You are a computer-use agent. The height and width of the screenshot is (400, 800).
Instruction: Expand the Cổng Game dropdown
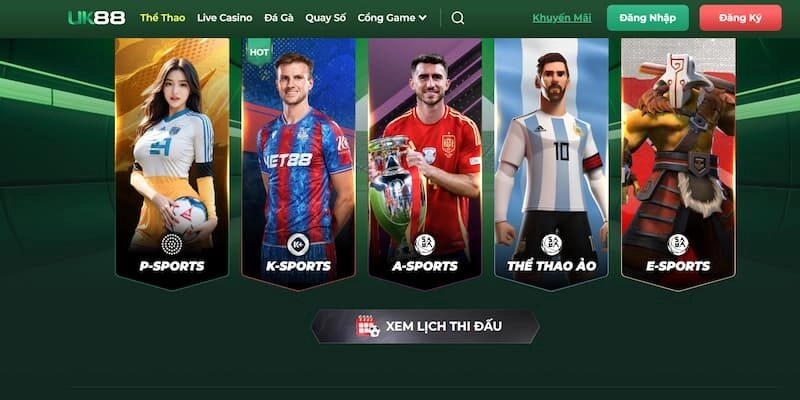392,18
